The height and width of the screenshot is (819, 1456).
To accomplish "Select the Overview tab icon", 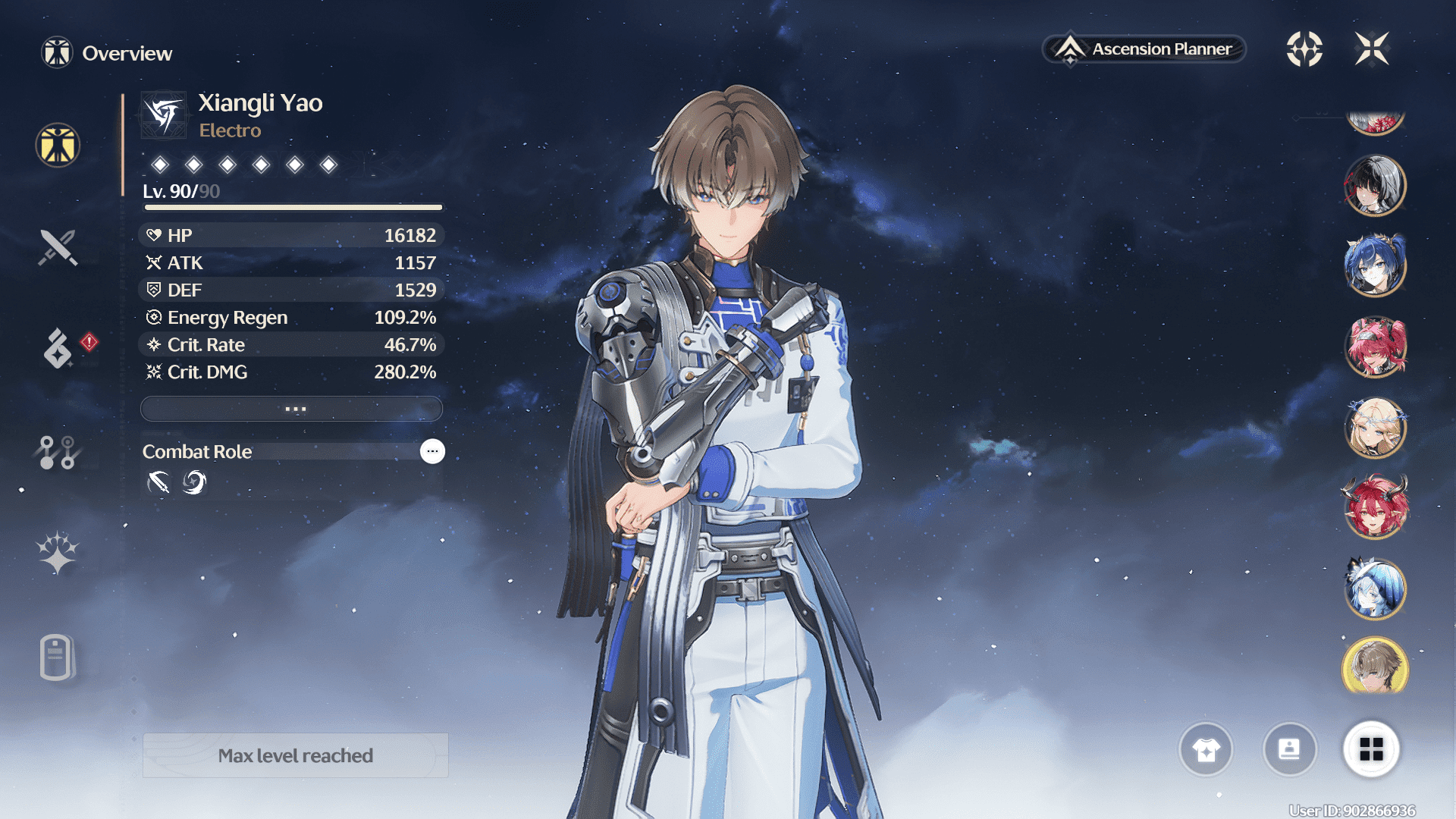I will [58, 145].
